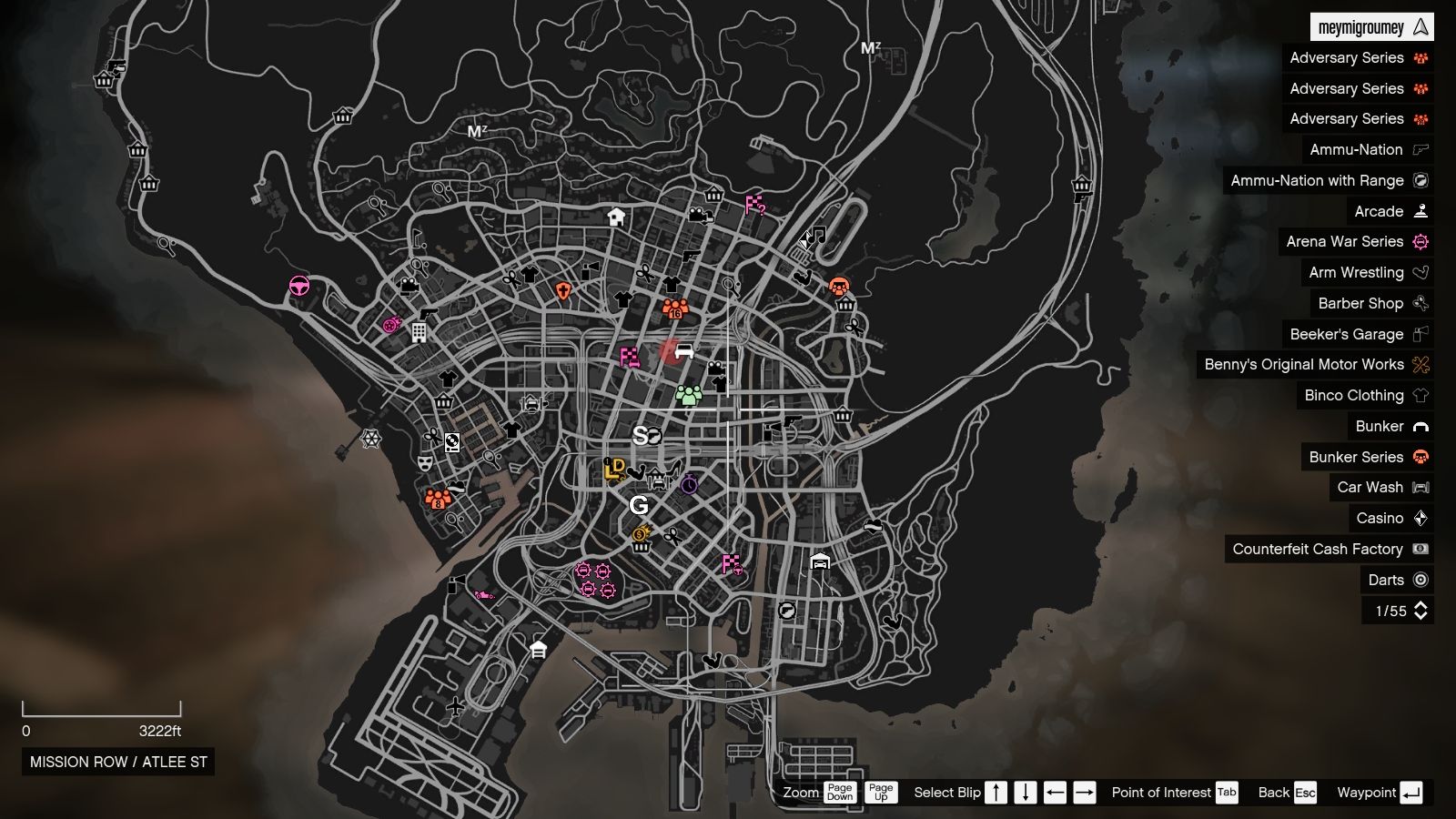
Task: Select the meymigroumey player legend entry
Action: [1371, 27]
